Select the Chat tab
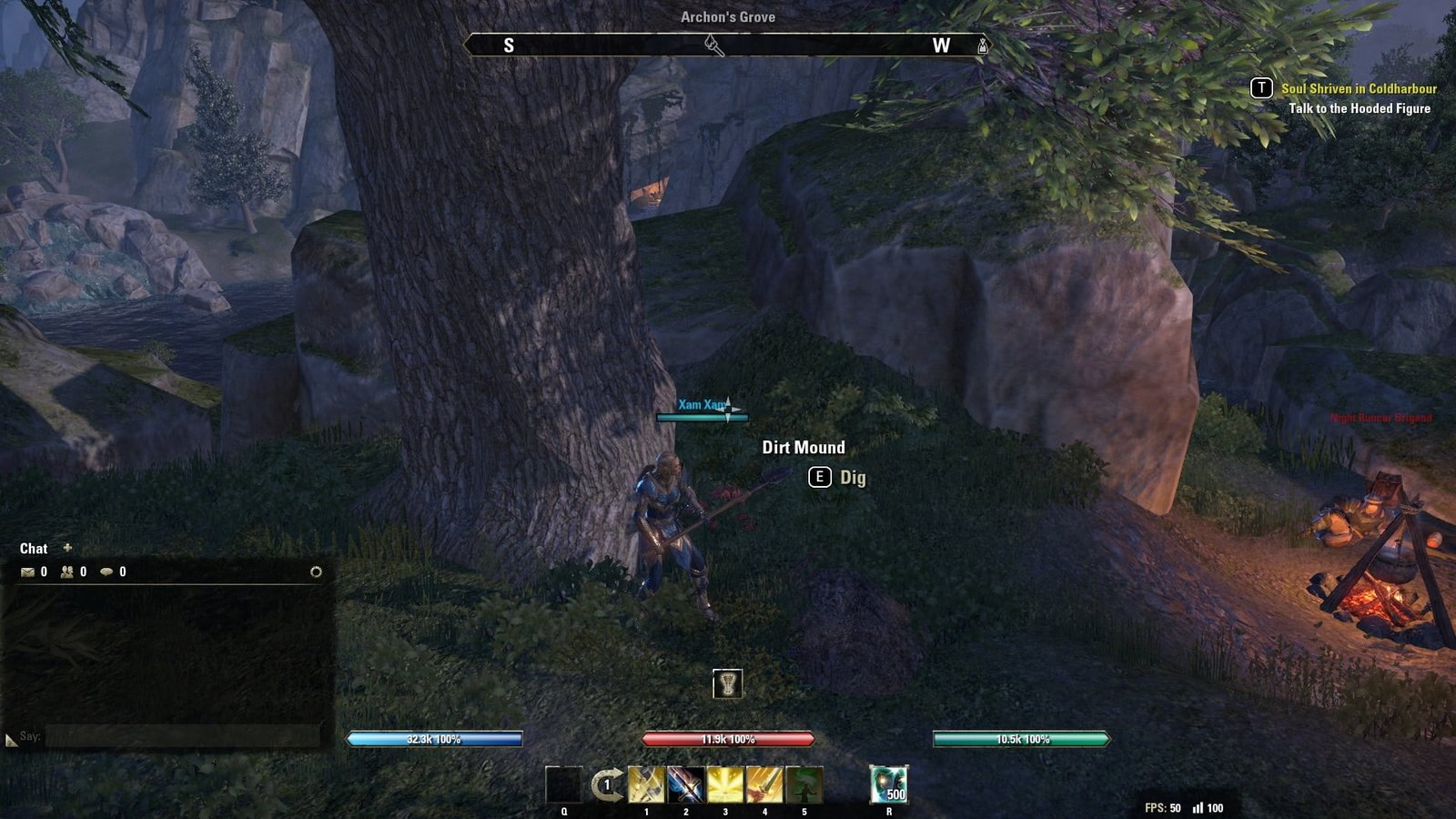 point(34,549)
